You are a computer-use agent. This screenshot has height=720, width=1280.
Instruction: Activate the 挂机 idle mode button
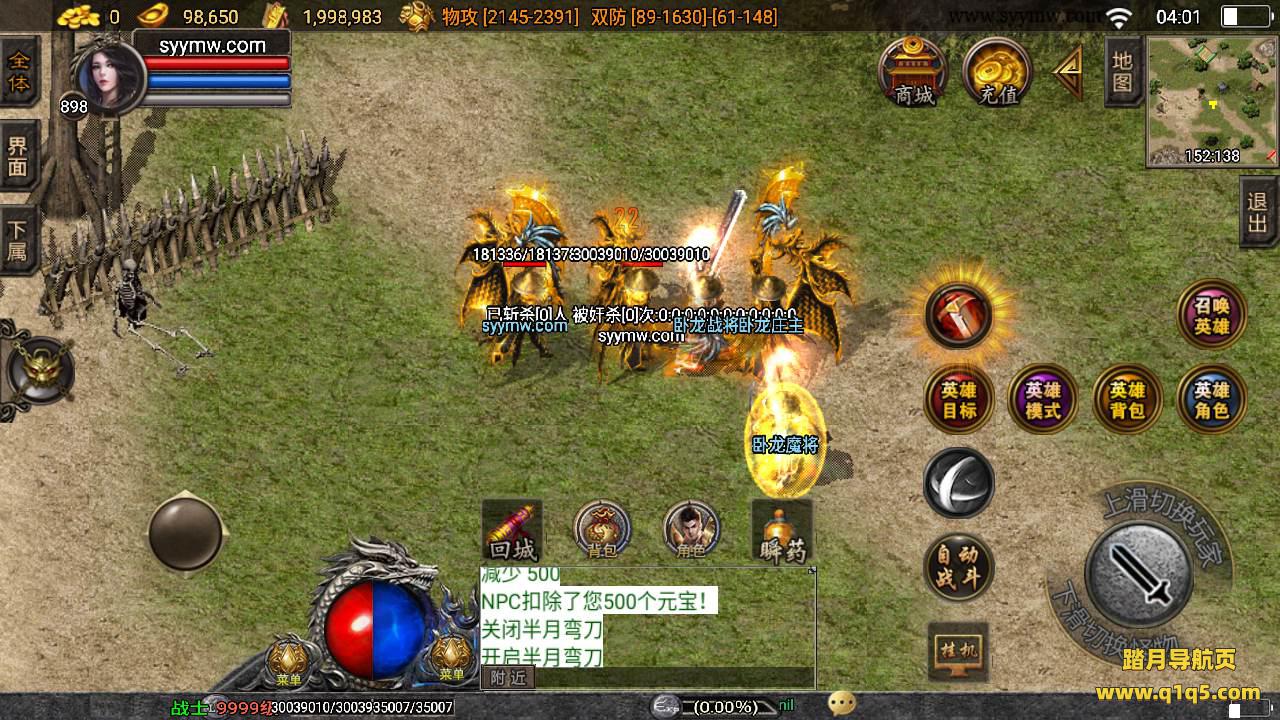958,652
